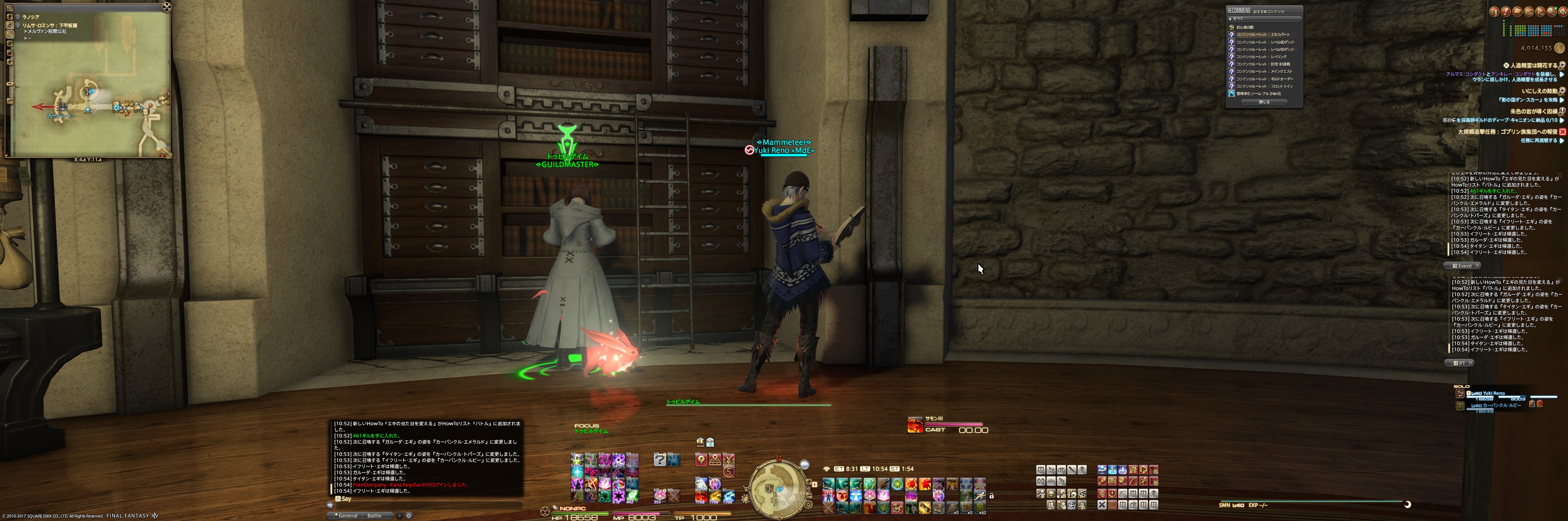
Task: Switch to the Battle chat tab
Action: click(374, 516)
